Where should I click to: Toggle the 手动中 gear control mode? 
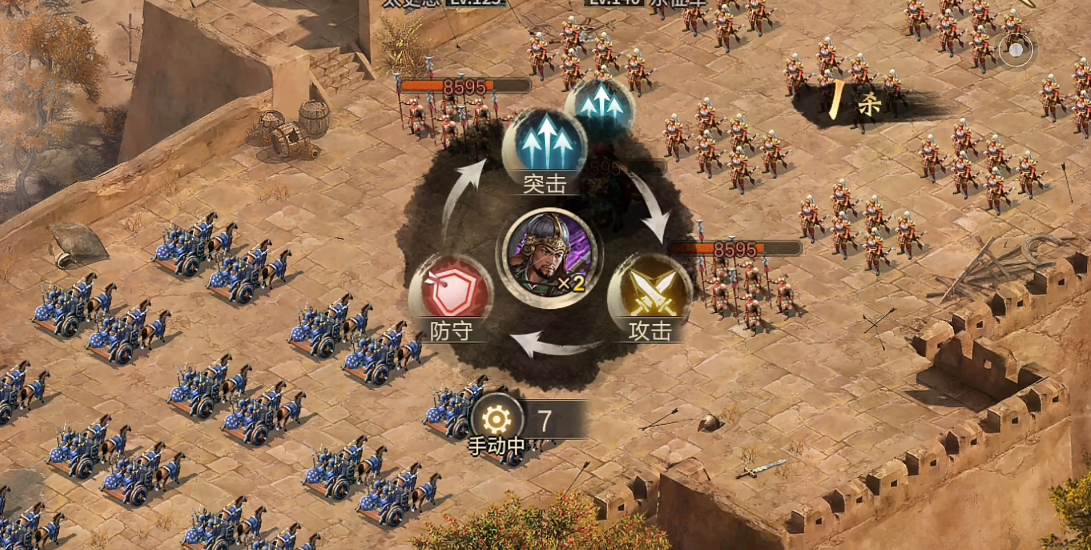tap(497, 421)
